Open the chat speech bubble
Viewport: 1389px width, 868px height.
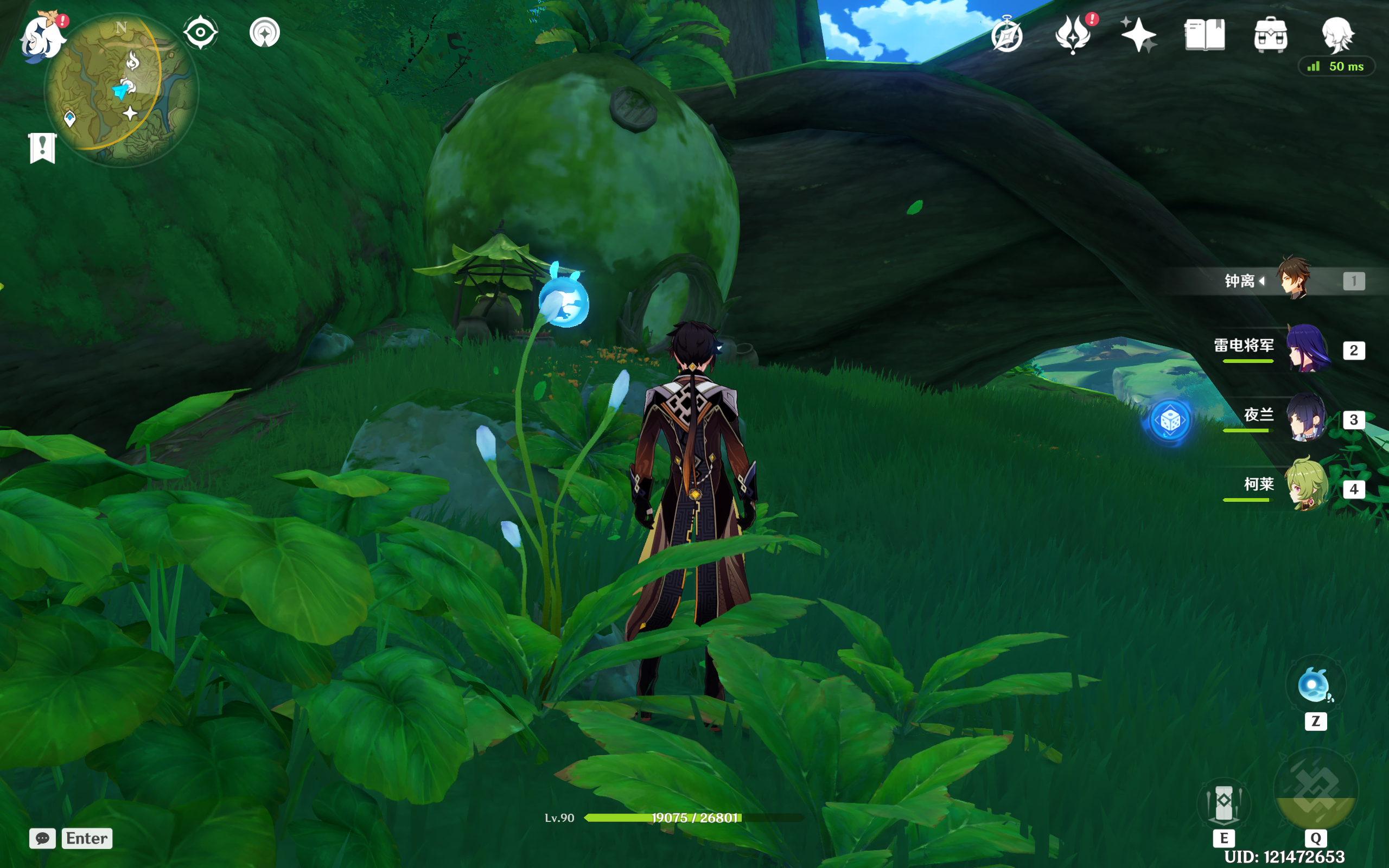[x=42, y=838]
